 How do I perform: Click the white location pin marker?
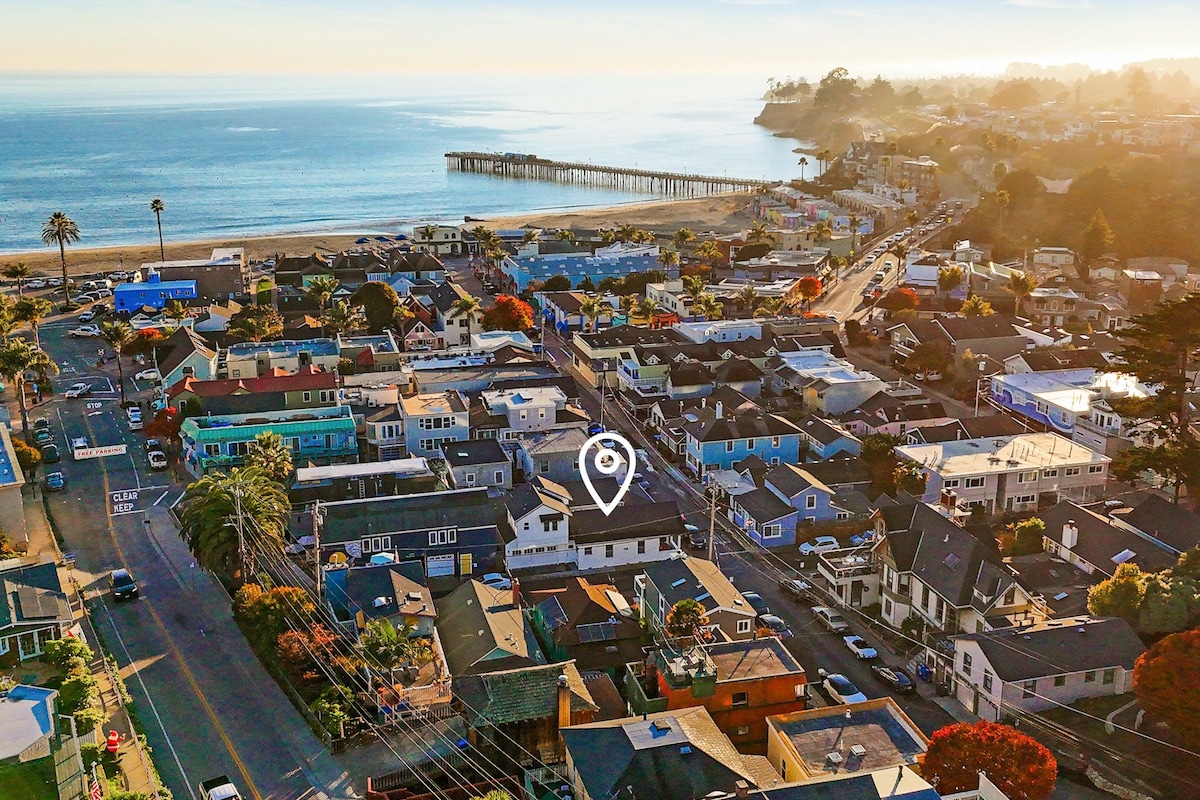click(607, 464)
